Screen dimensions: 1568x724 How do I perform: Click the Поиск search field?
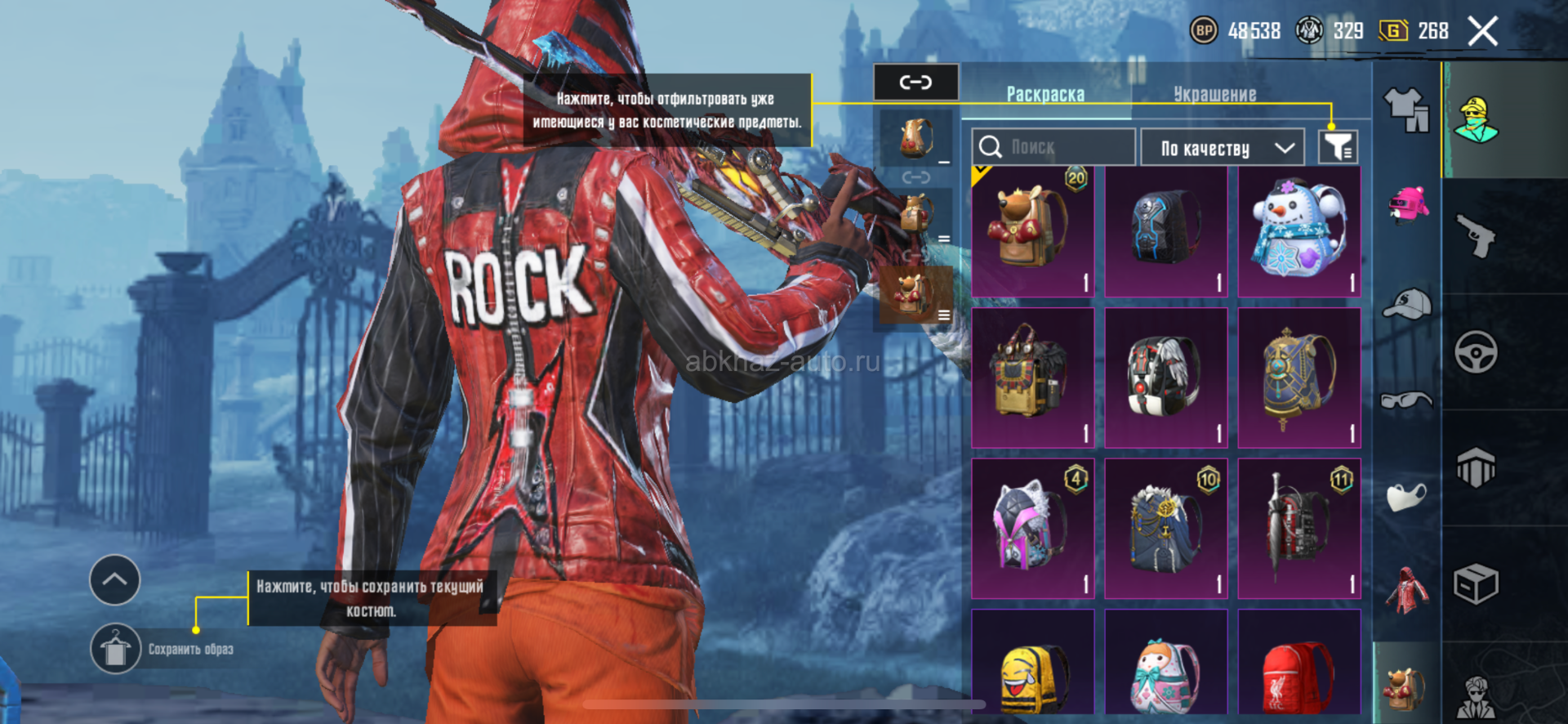(x=1053, y=147)
